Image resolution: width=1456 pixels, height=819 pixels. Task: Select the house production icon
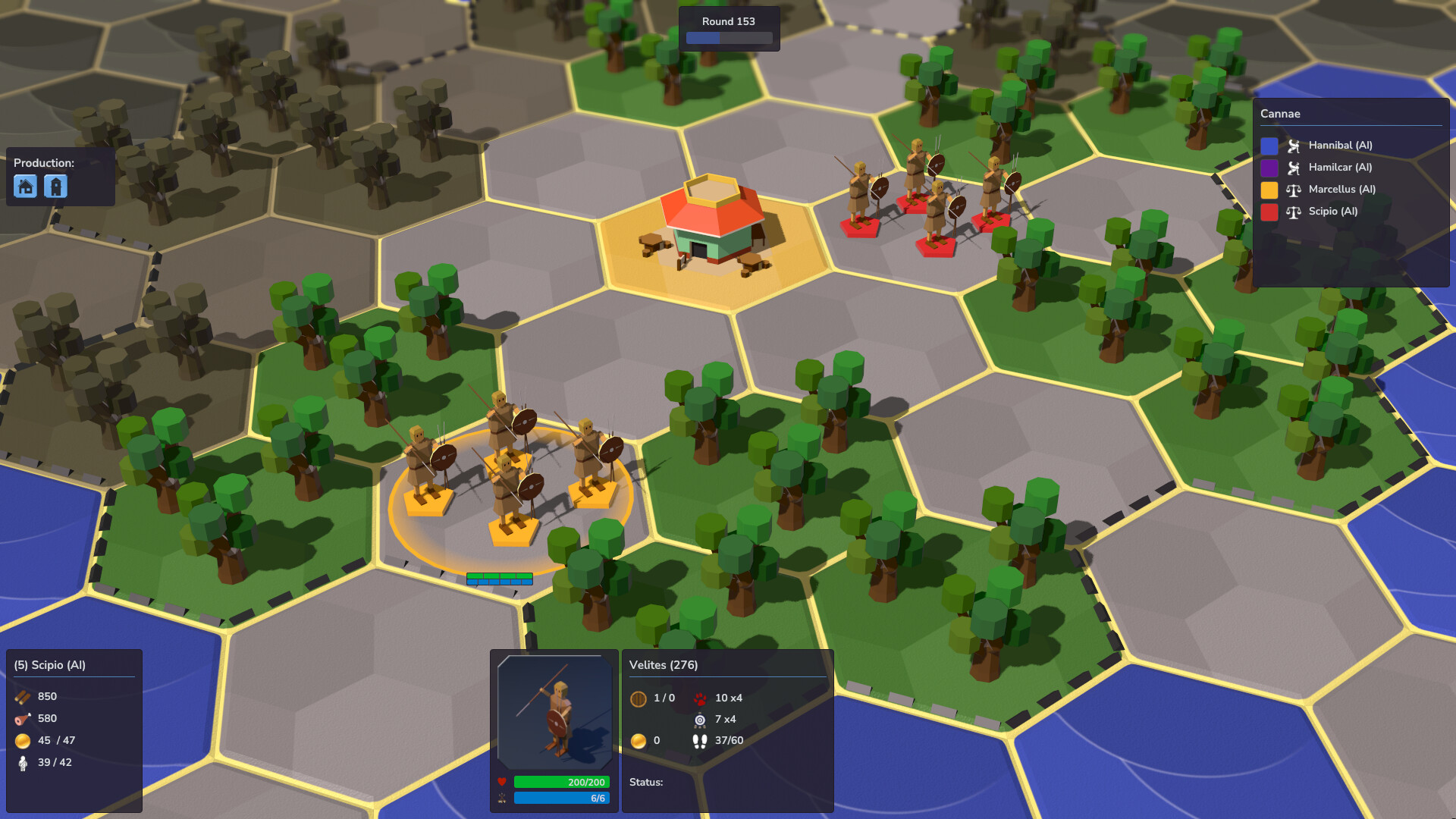click(x=25, y=186)
